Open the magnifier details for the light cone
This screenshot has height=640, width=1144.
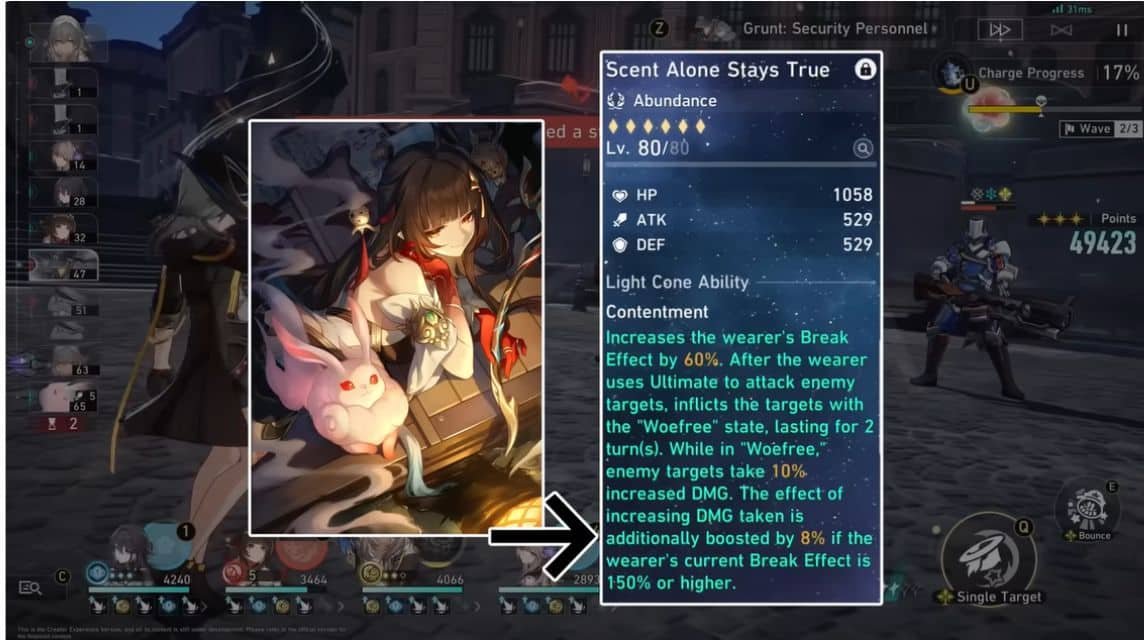(x=862, y=149)
